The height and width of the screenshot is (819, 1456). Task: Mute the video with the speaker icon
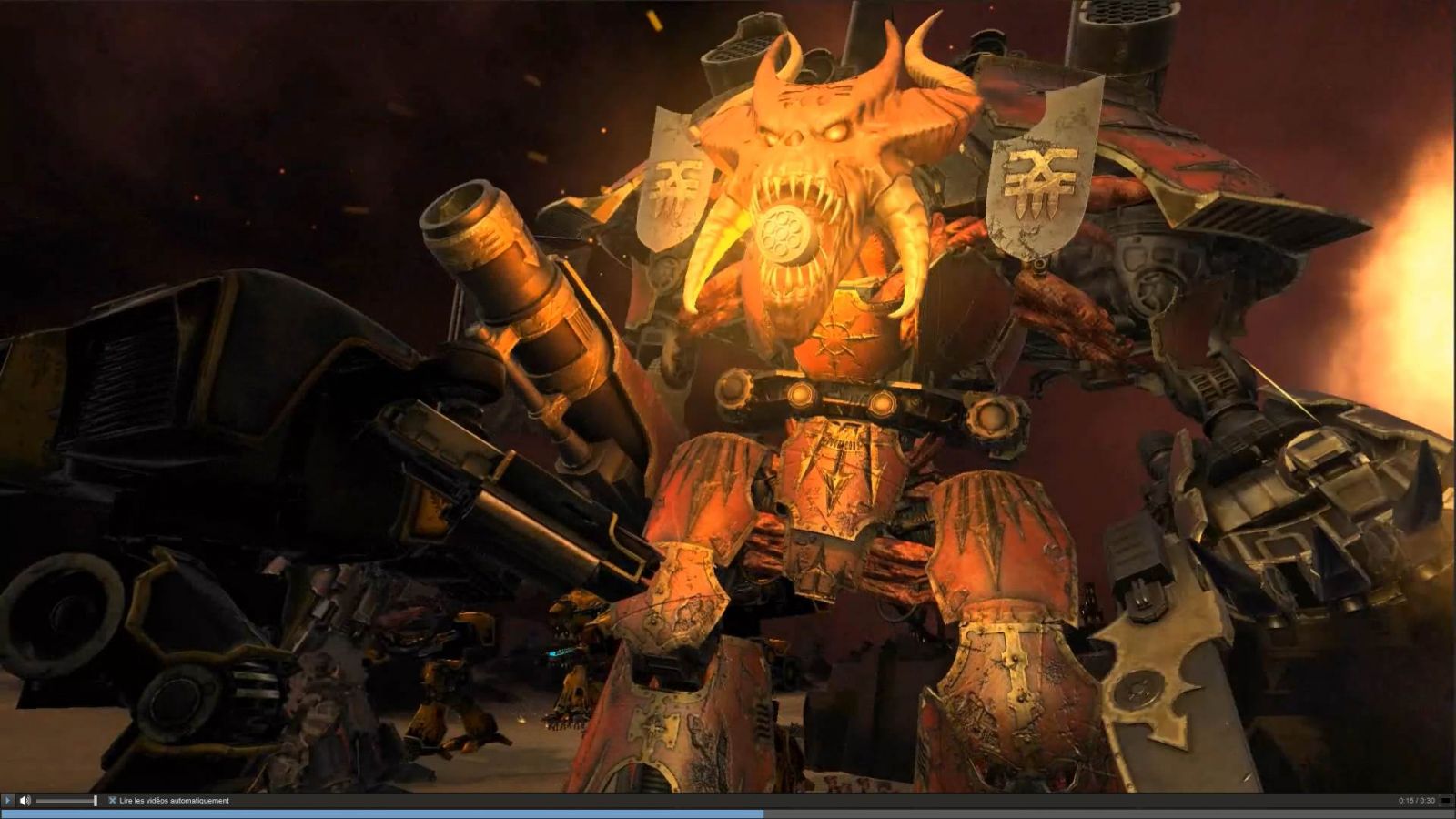point(25,801)
